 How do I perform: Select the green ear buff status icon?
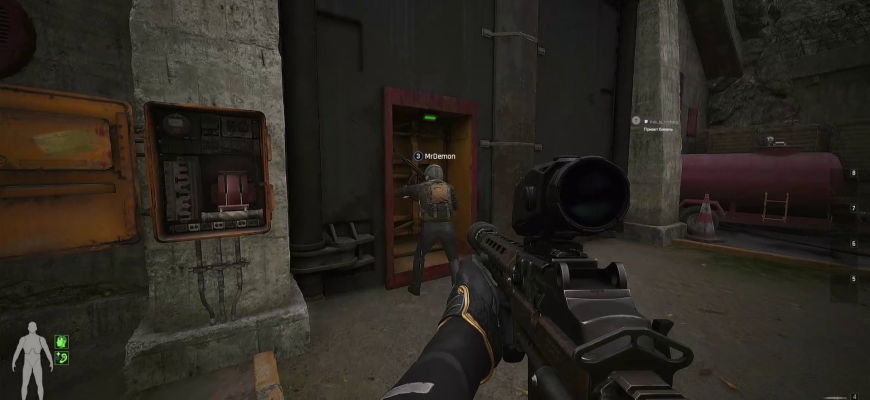point(62,358)
